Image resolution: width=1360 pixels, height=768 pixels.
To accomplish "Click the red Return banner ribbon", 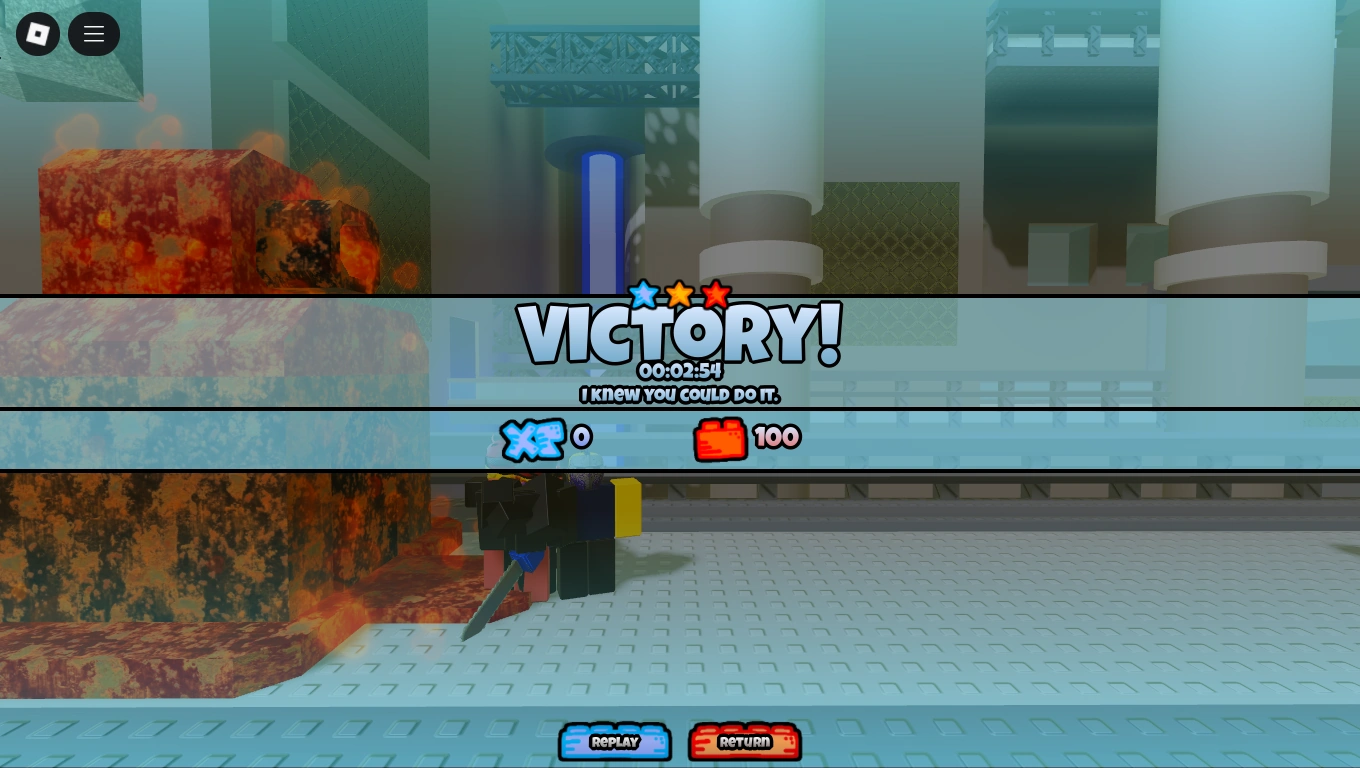I will (x=744, y=742).
